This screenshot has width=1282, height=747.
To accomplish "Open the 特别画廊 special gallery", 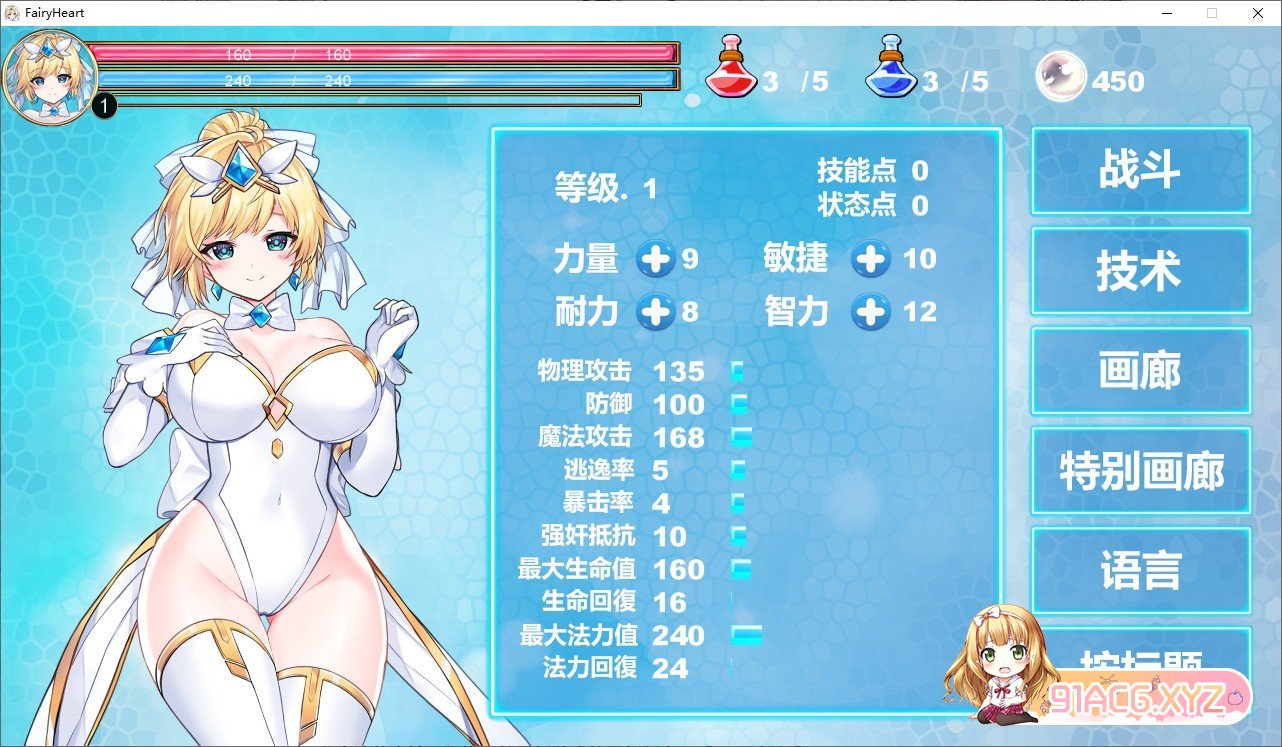I will 1140,471.
